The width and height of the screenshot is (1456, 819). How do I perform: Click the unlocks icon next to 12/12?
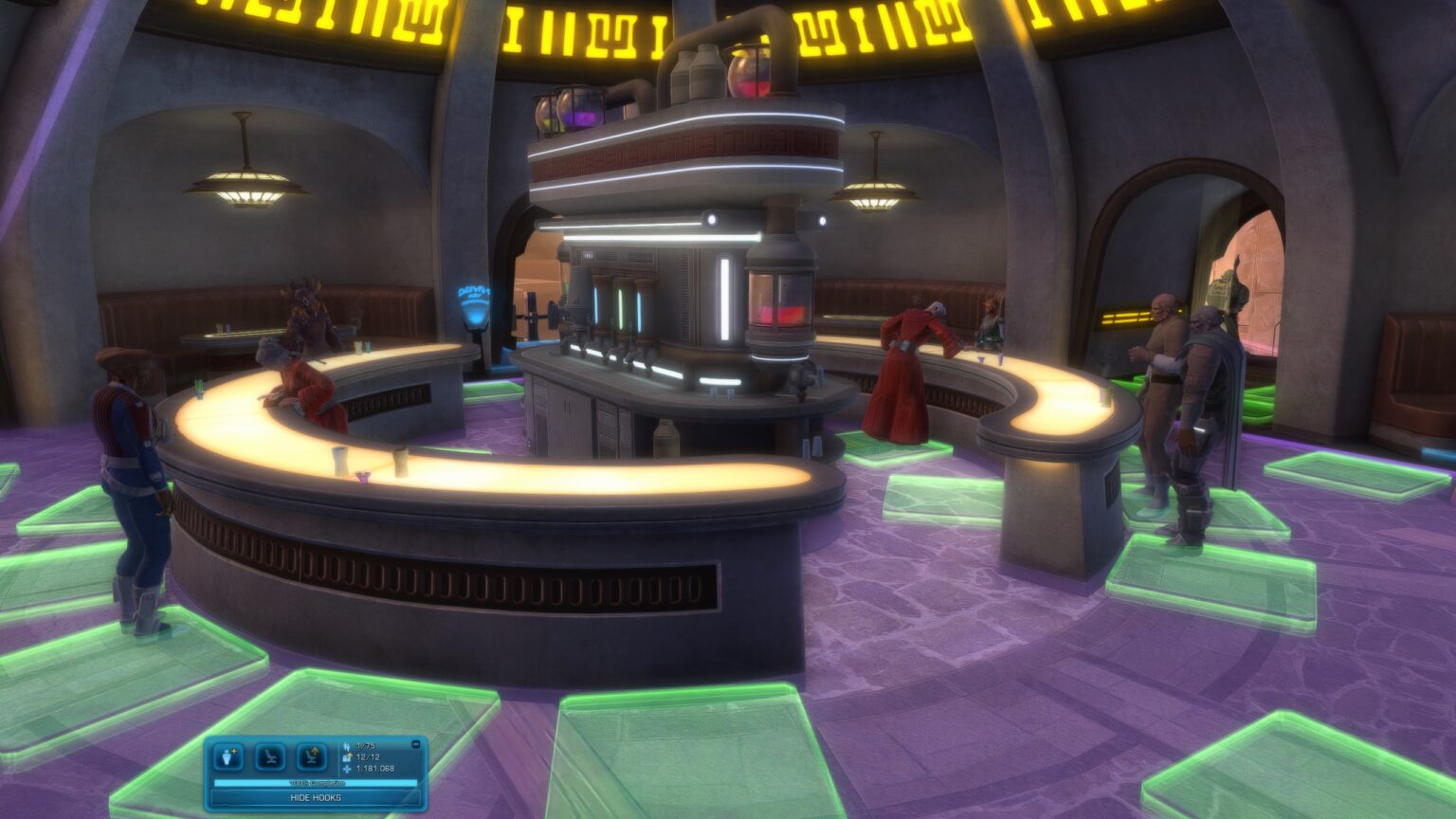347,756
